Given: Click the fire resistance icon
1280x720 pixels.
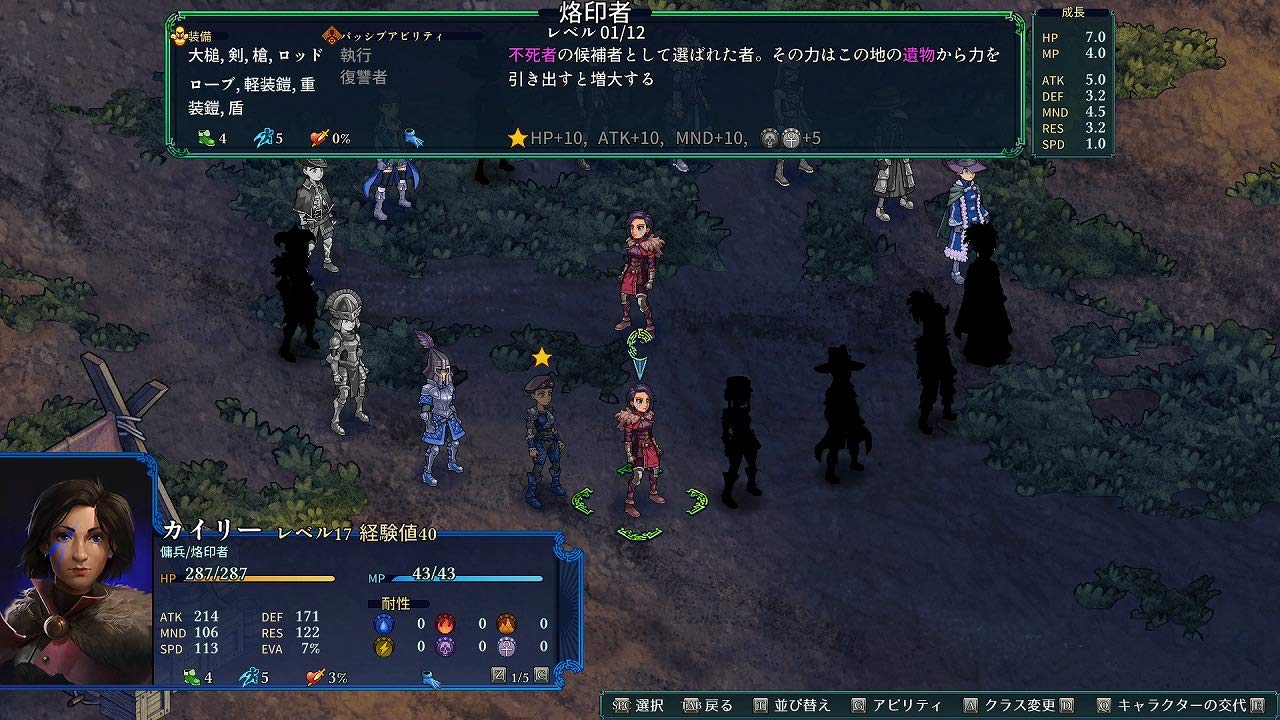Looking at the screenshot, I should 445,623.
